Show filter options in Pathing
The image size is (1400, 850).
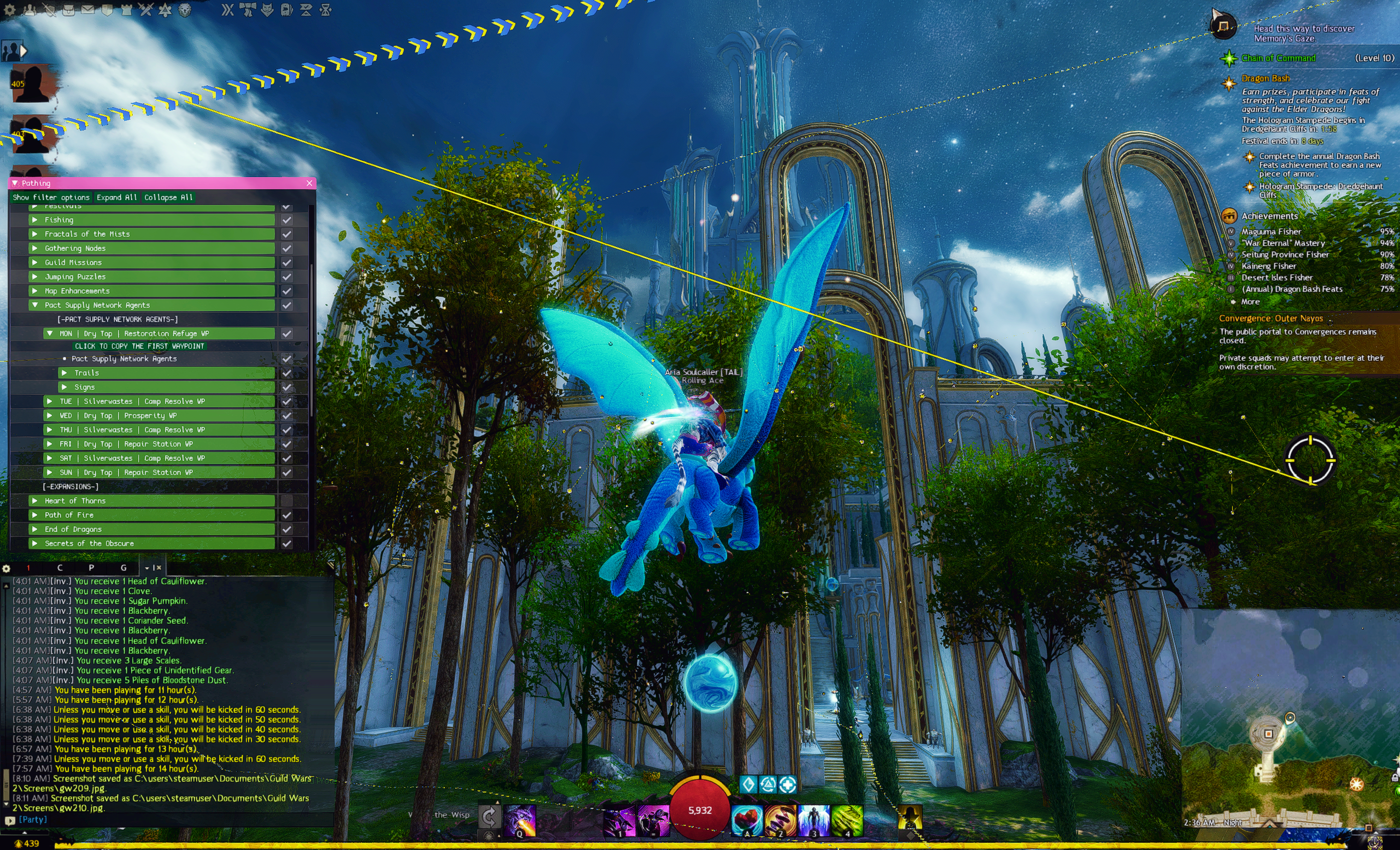coord(51,197)
